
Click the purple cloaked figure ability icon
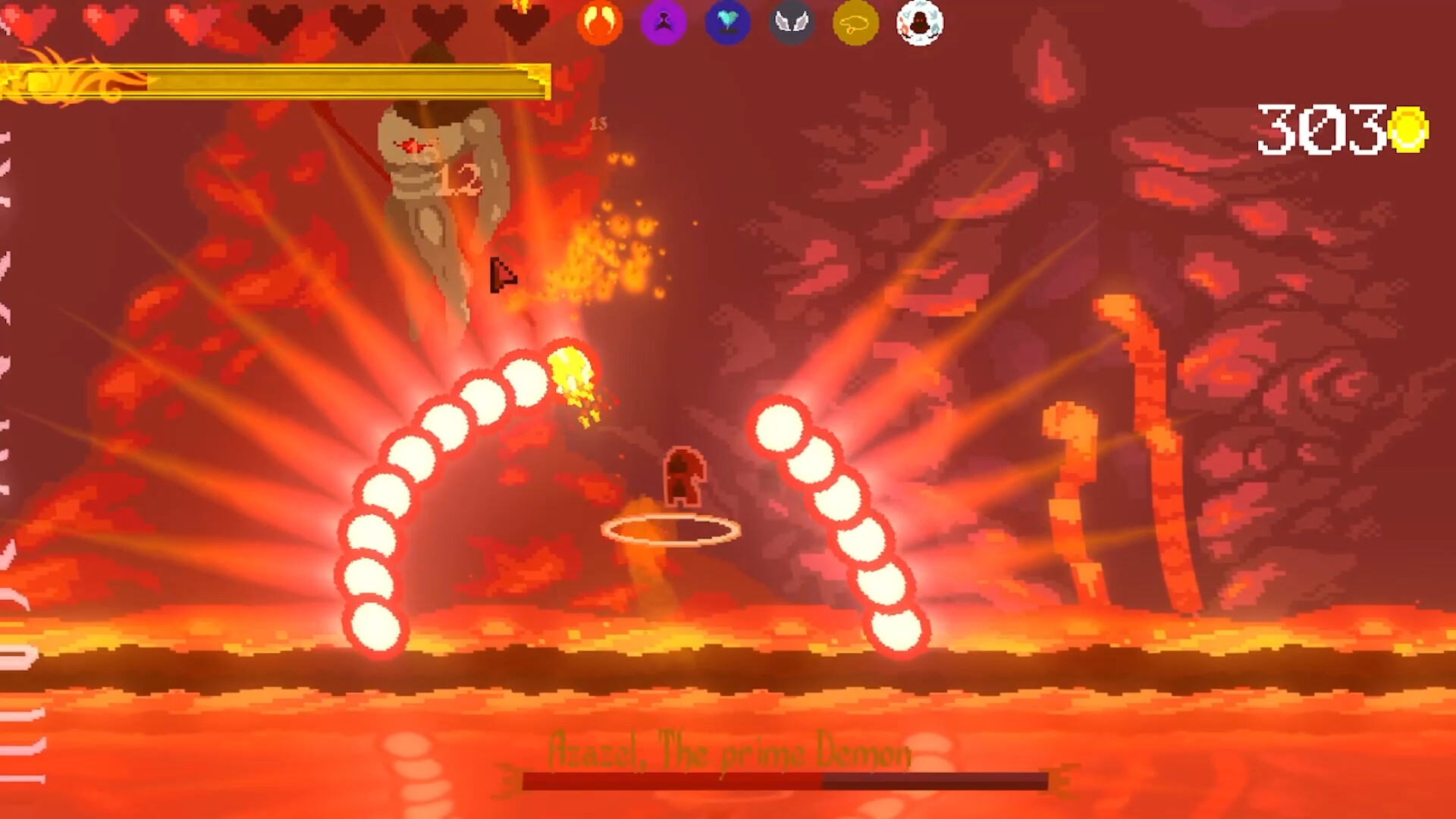664,24
